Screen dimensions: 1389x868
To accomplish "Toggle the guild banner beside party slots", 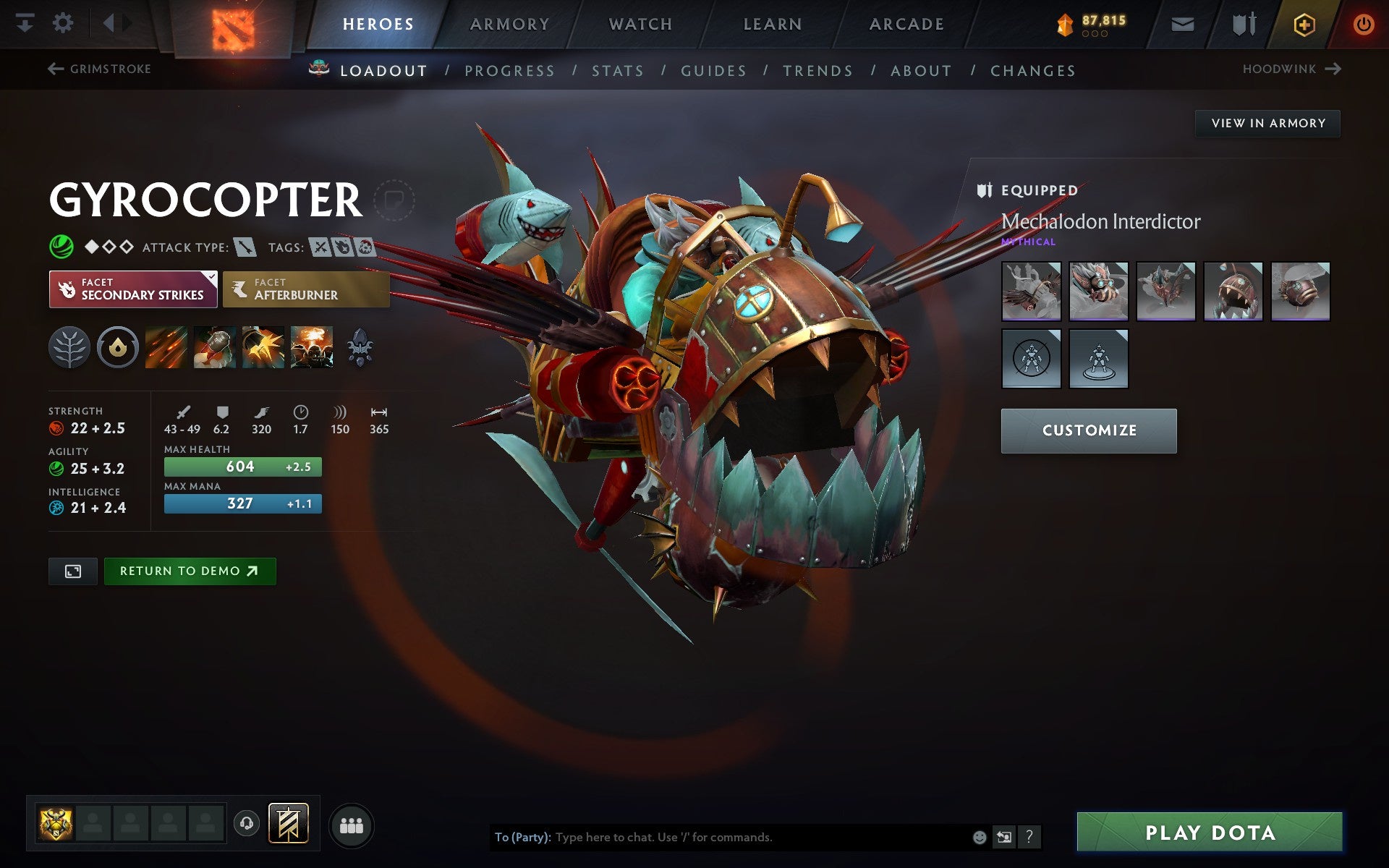I will coord(287,822).
